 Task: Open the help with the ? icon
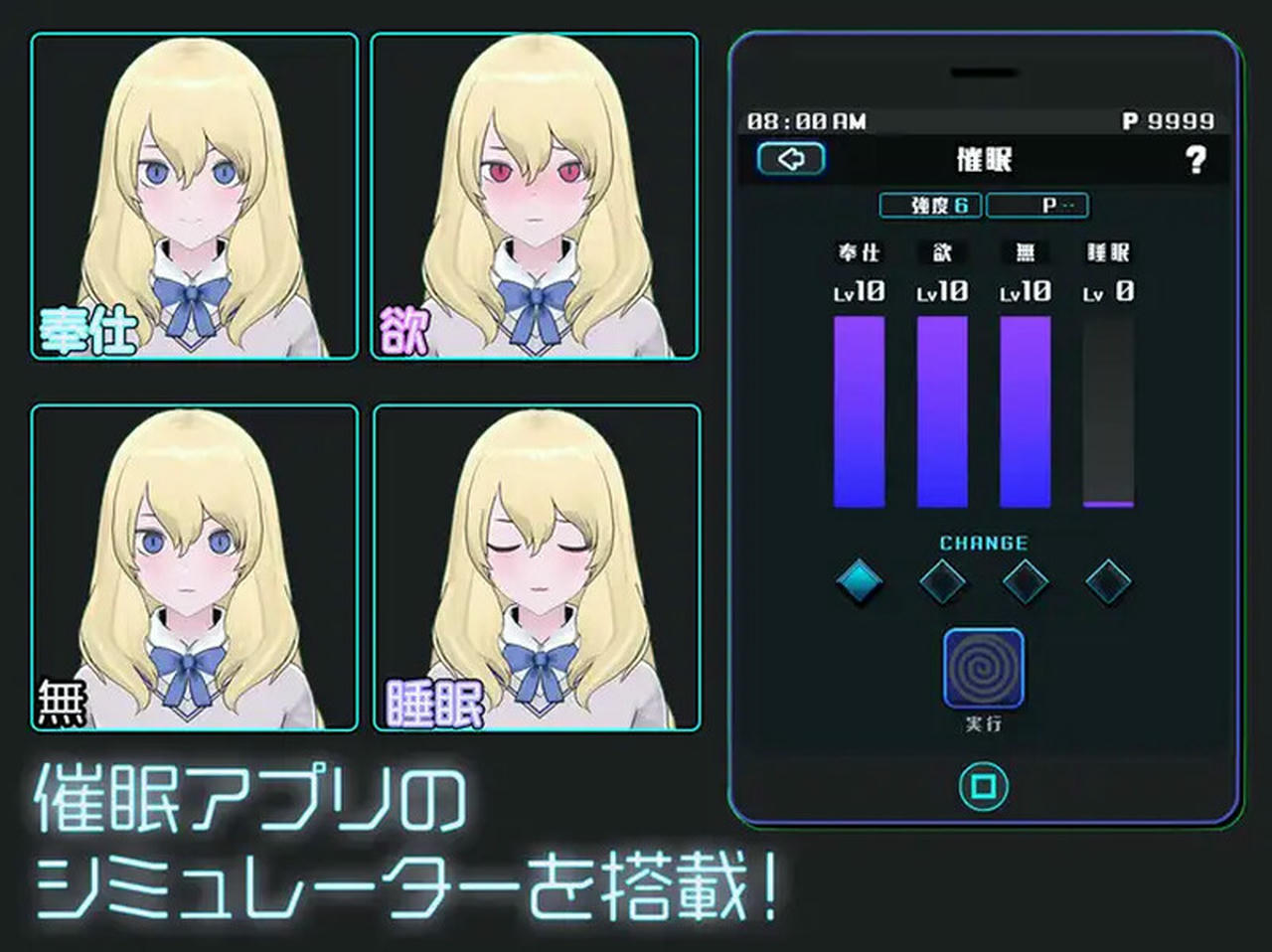coord(1196,159)
